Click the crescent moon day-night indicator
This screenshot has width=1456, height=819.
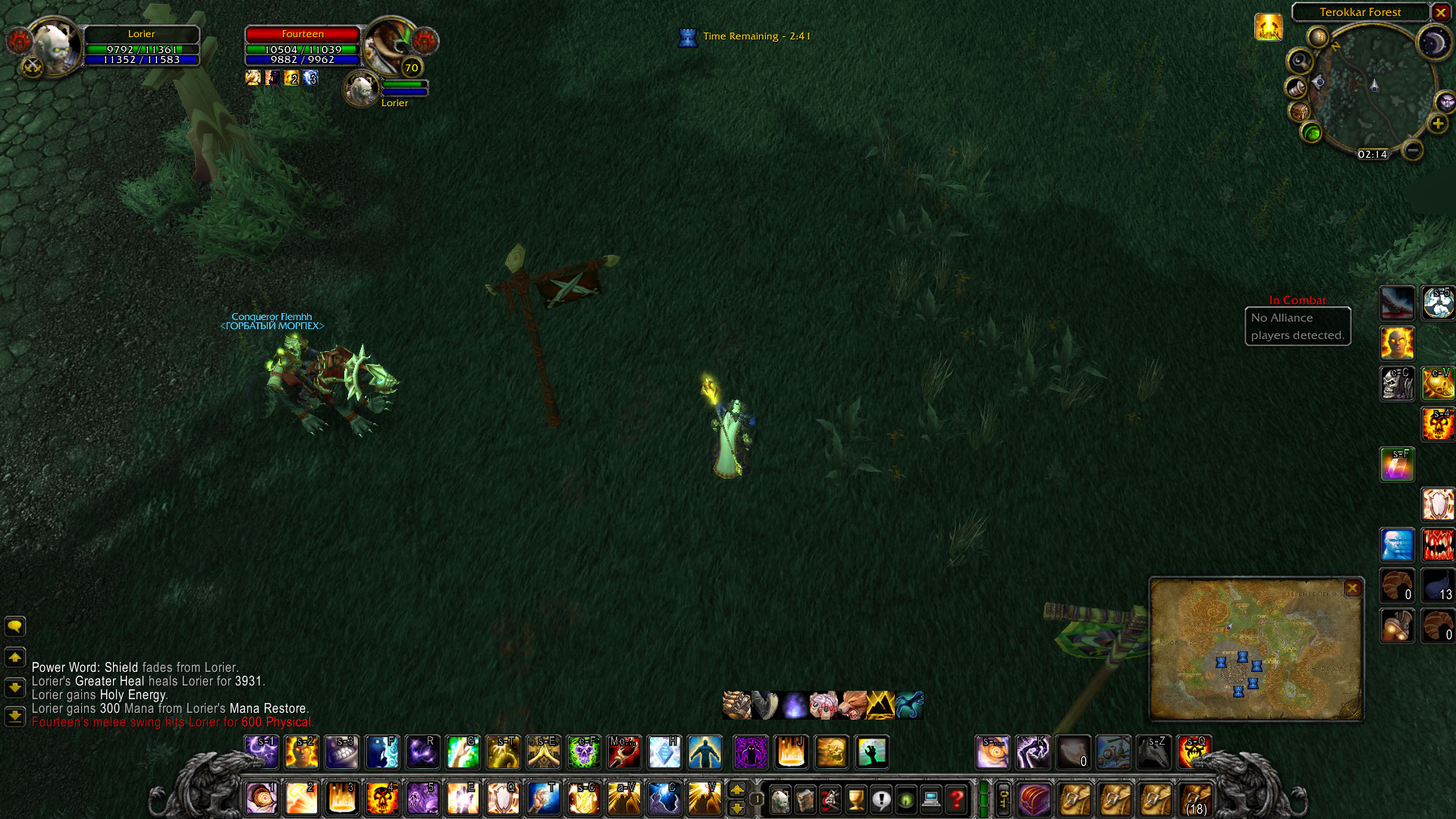(x=1433, y=42)
